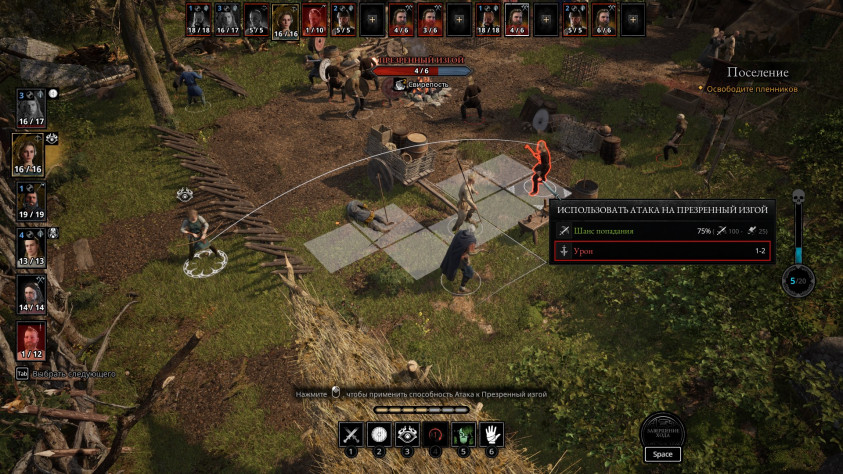Activate the green face ability in slot 5
The width and height of the screenshot is (843, 474).
pyautogui.click(x=463, y=434)
